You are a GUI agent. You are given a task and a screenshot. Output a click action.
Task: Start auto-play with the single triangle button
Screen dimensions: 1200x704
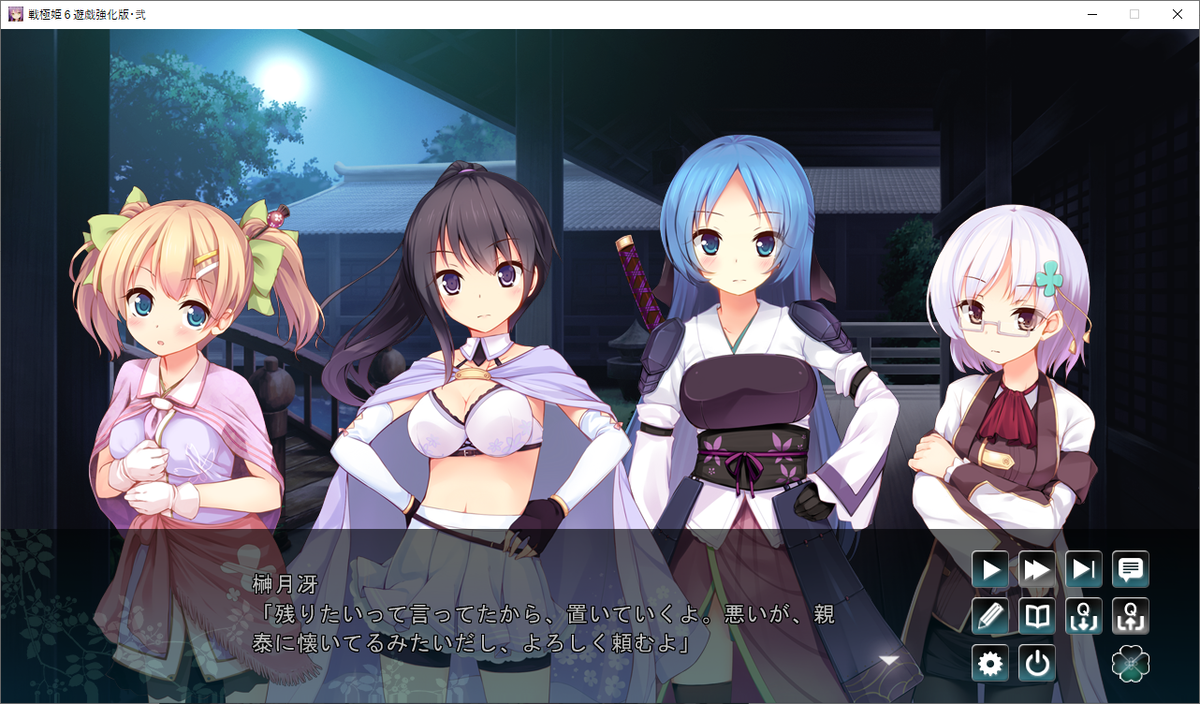990,570
